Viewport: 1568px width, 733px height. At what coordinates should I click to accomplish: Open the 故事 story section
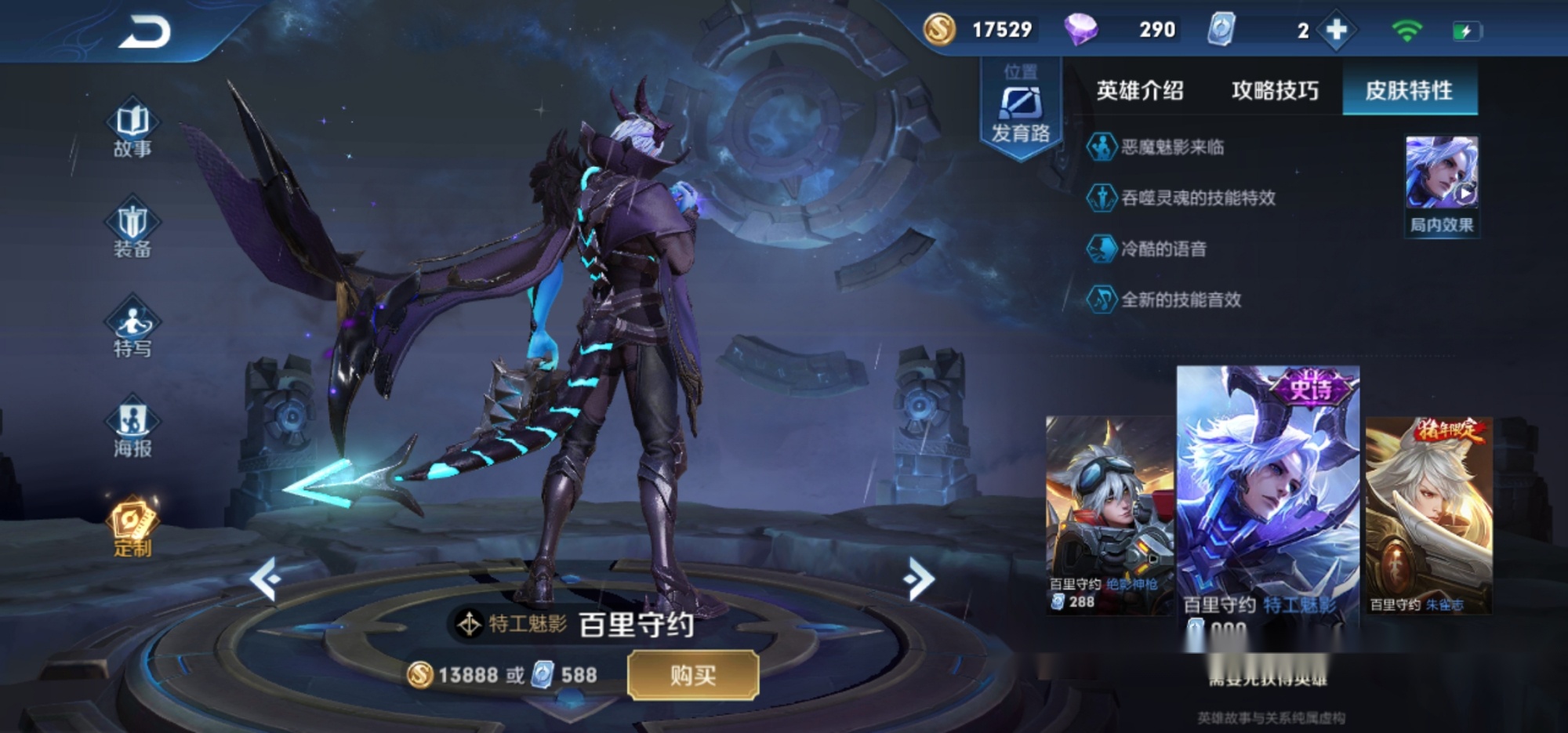(132, 129)
